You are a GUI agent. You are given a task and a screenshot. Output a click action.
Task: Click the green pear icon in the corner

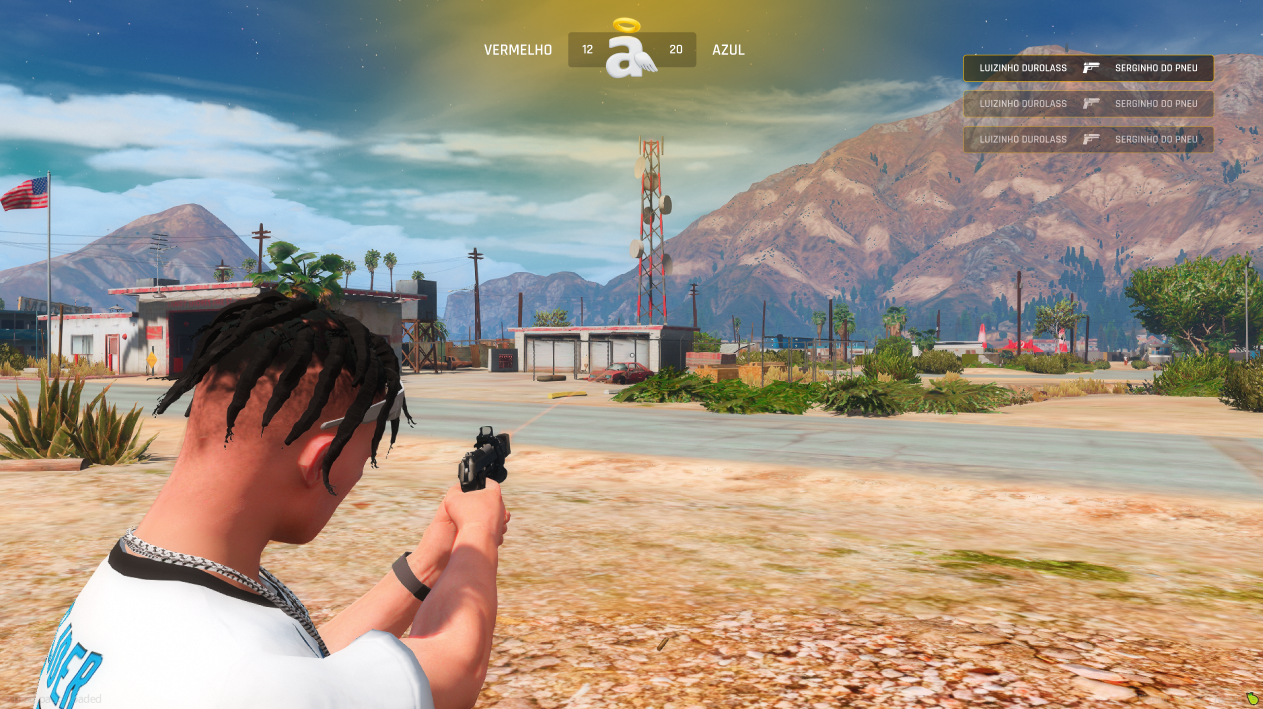coord(1251,697)
